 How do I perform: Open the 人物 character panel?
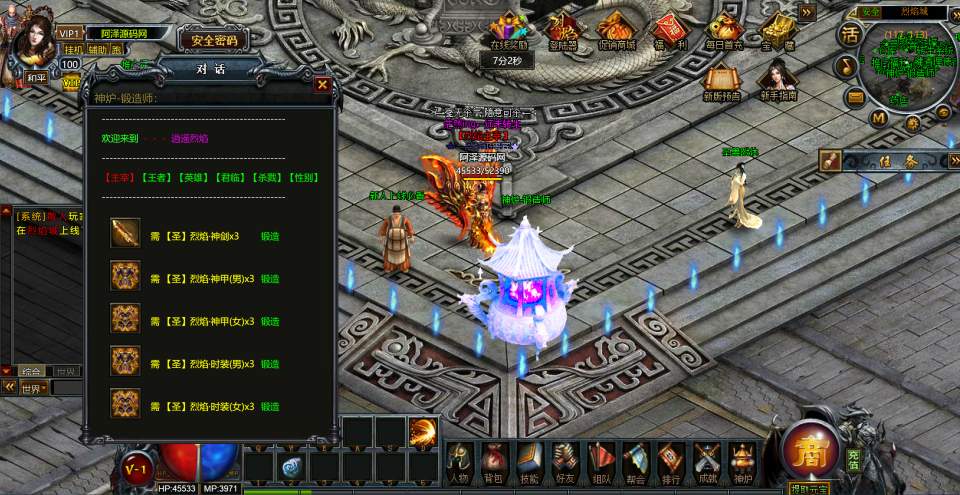[x=459, y=462]
